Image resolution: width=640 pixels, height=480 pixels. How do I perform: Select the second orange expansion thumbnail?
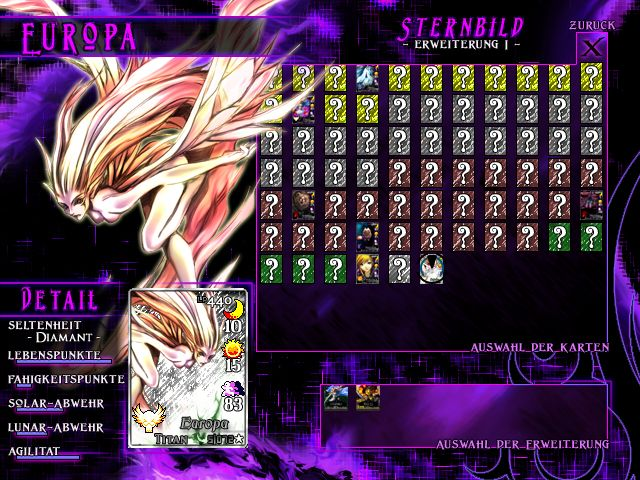pyautogui.click(x=367, y=397)
